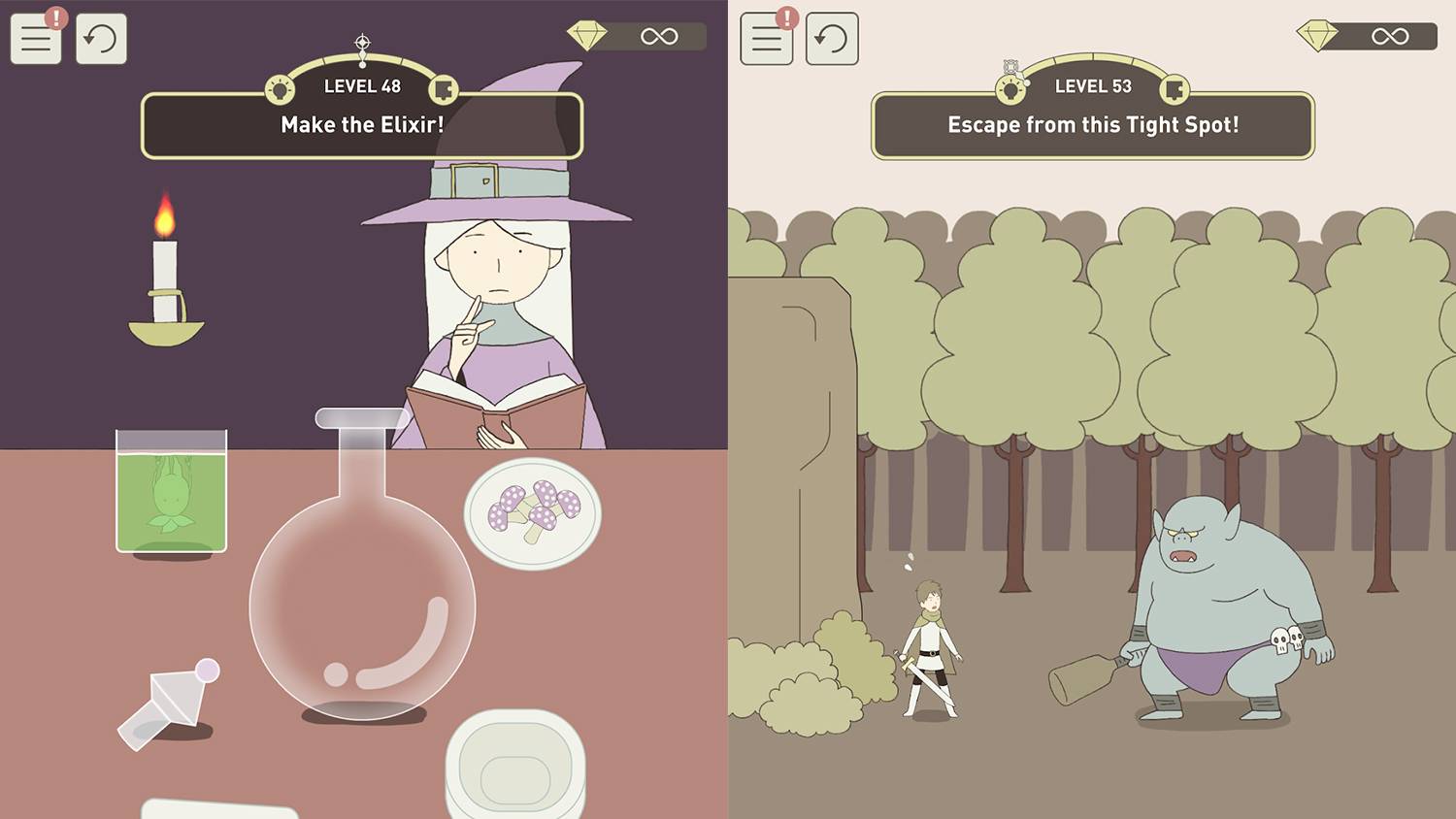Viewport: 1456px width, 819px height.
Task: Get a hint using Level 53's lightbulb icon
Action: pyautogui.click(x=1010, y=90)
